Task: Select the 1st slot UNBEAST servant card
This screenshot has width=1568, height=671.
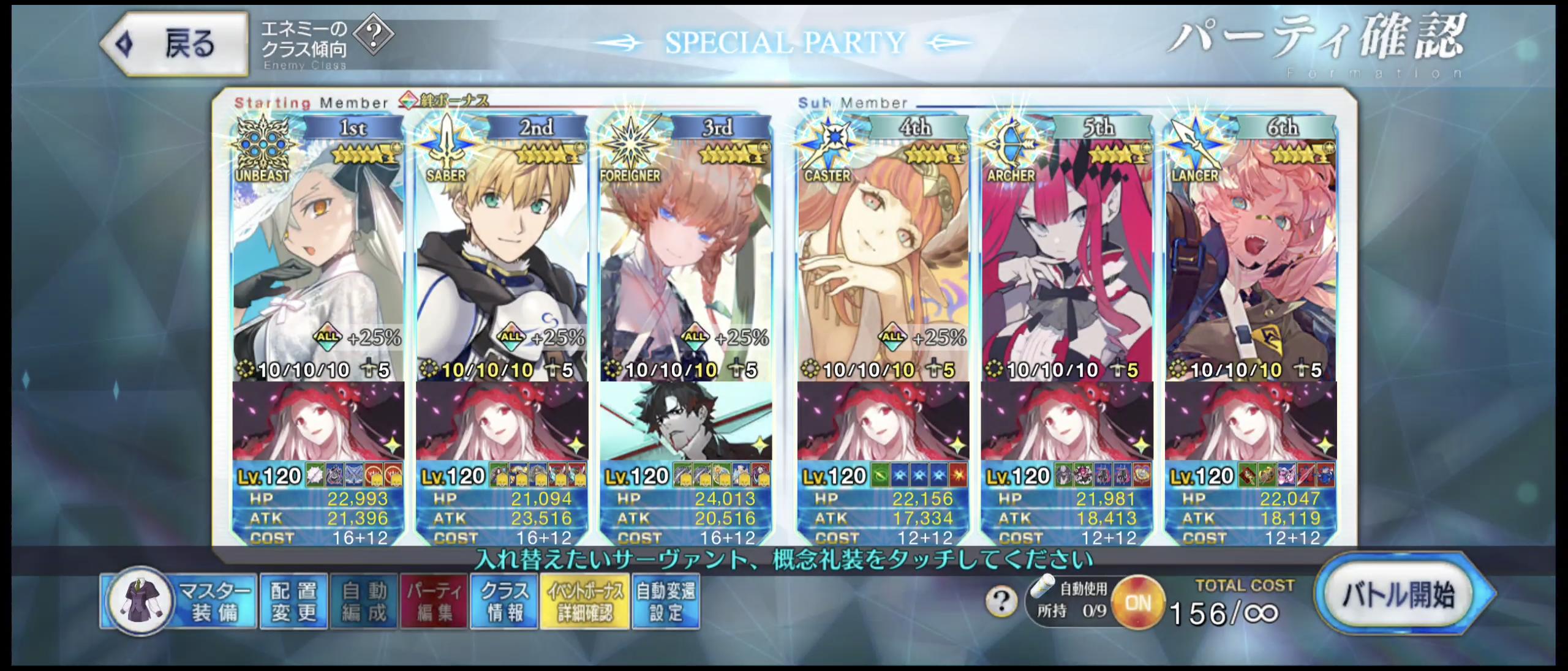Action: [x=318, y=257]
